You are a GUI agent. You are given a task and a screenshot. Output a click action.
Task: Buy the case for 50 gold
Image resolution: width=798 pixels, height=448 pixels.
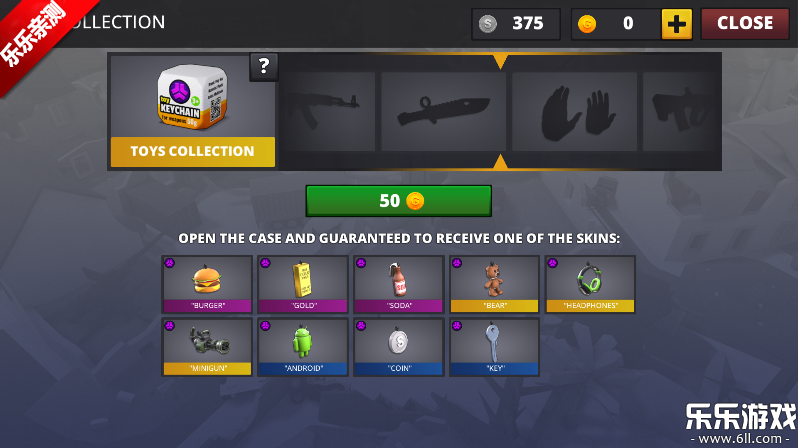click(398, 201)
